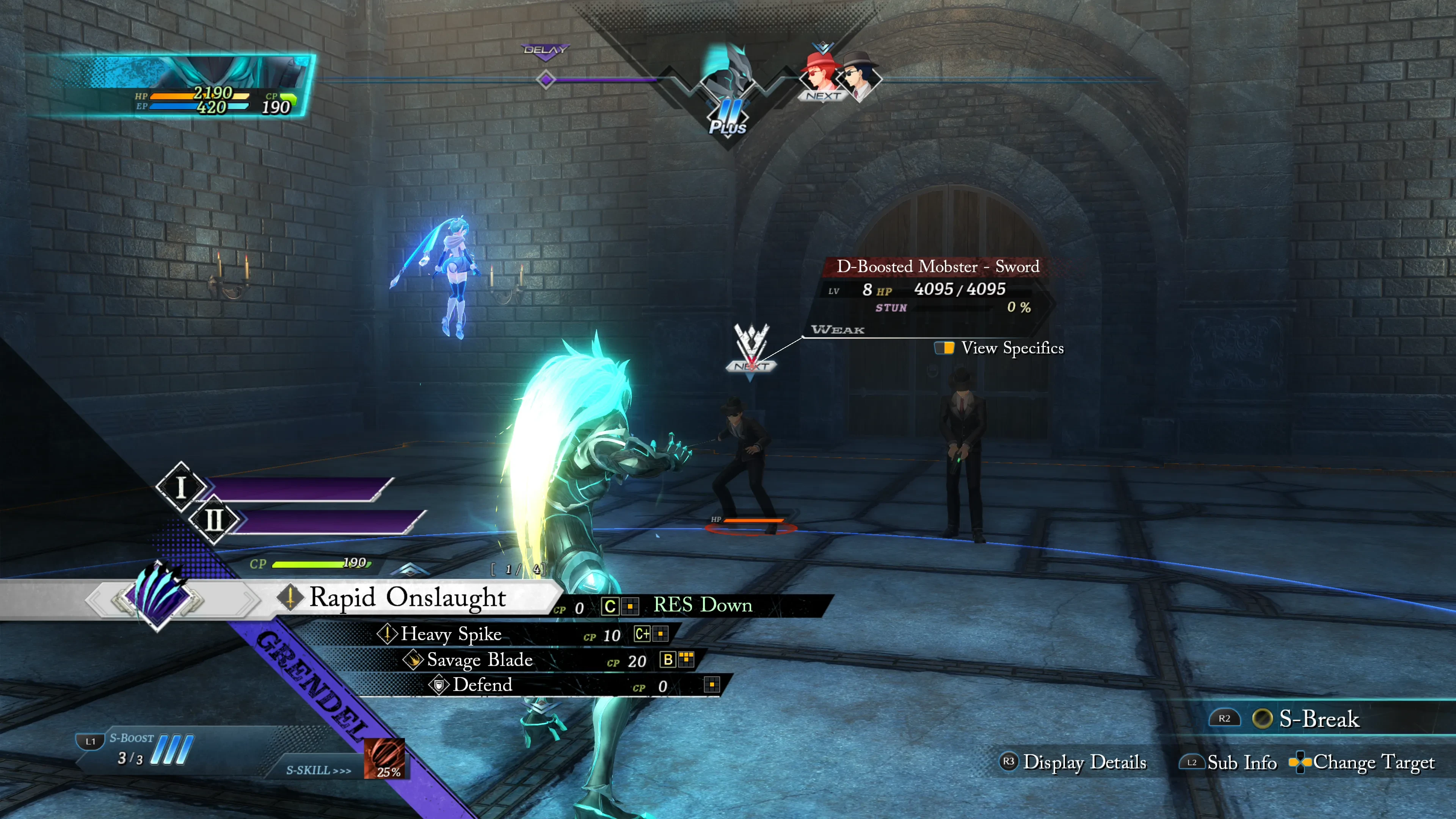Screen dimensions: 1456x819
Task: Choose Heavy Spike from the craft list
Action: click(x=451, y=634)
